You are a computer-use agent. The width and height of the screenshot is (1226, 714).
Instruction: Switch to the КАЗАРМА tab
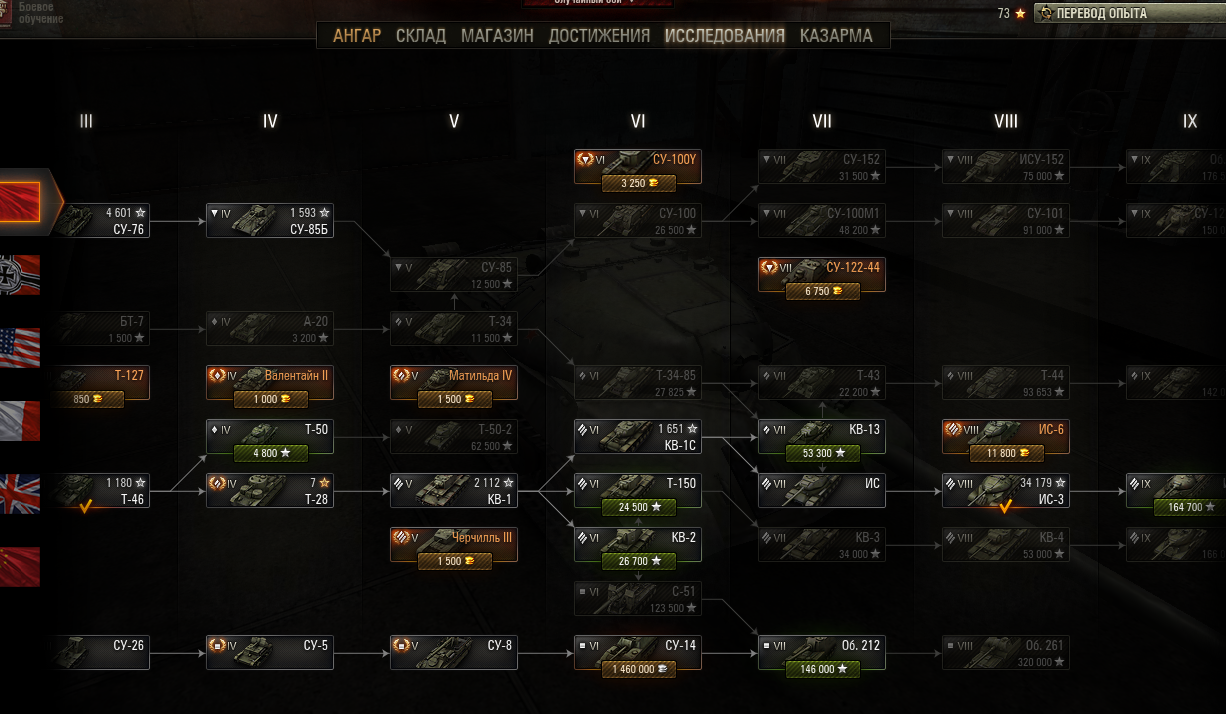(836, 36)
